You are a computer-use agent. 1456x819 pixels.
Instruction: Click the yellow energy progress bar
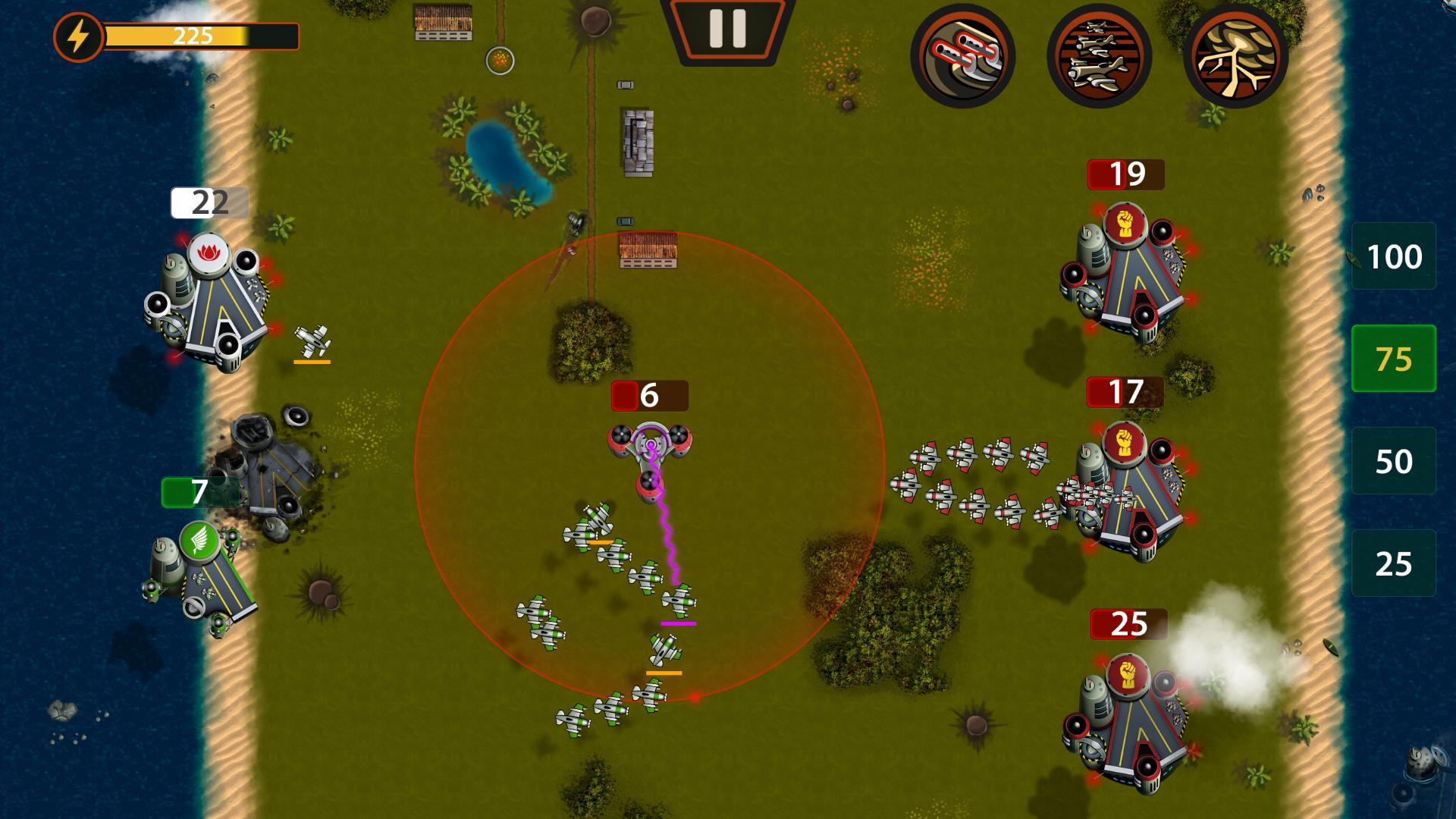coord(197,35)
